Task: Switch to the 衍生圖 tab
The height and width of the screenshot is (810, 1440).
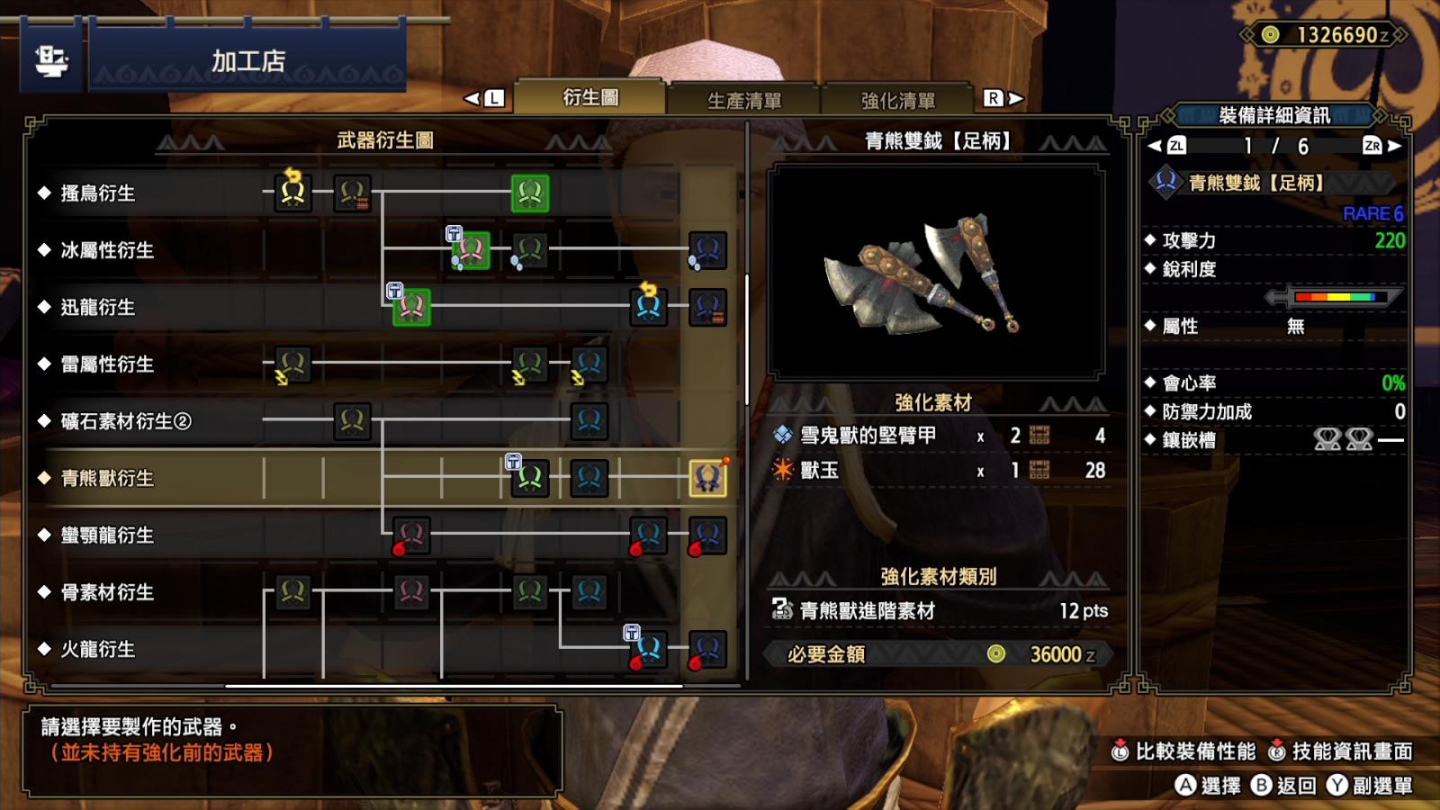Action: pyautogui.click(x=590, y=98)
